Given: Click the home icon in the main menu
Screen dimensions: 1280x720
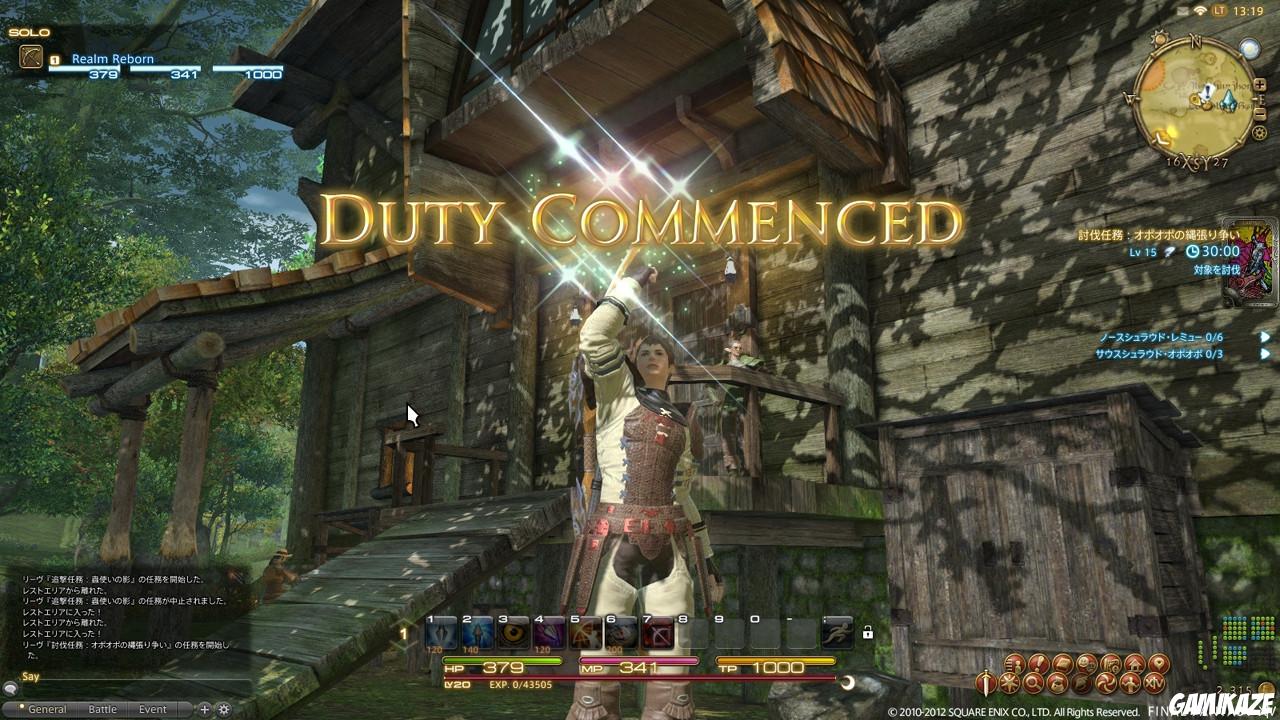Looking at the screenshot, I should click(1135, 664).
